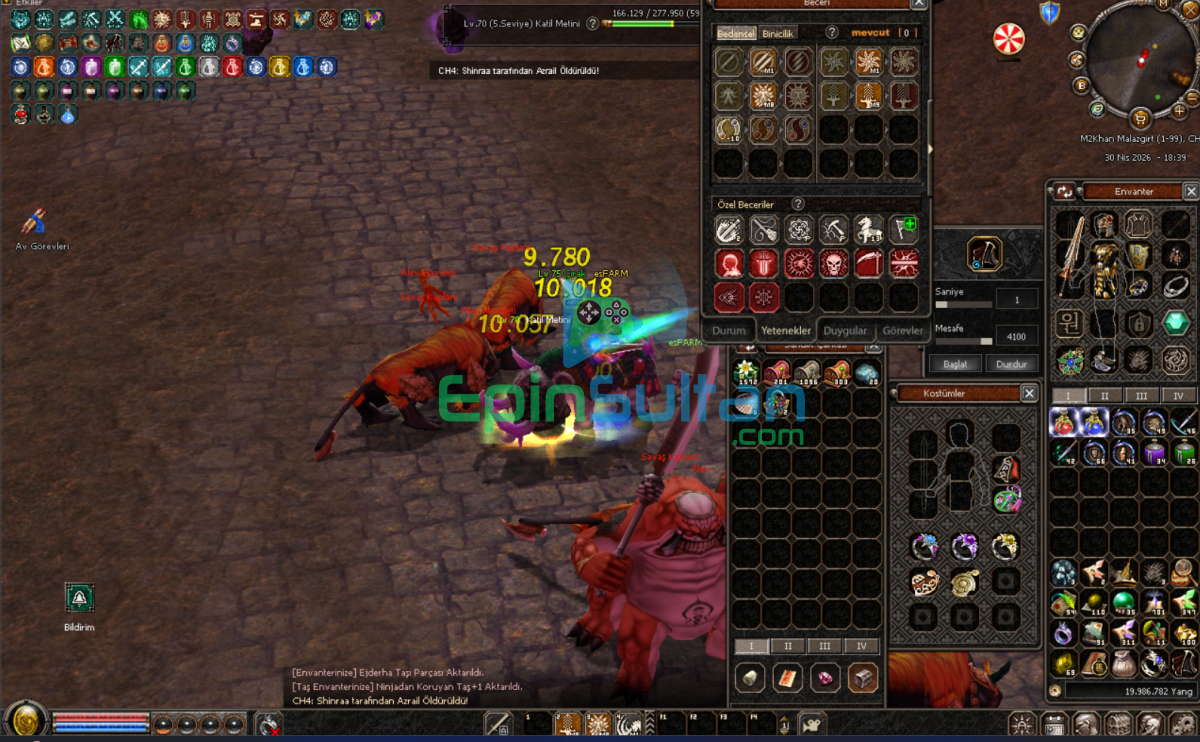Switch to Envanter page IV
Image resolution: width=1200 pixels, height=742 pixels.
(1178, 395)
